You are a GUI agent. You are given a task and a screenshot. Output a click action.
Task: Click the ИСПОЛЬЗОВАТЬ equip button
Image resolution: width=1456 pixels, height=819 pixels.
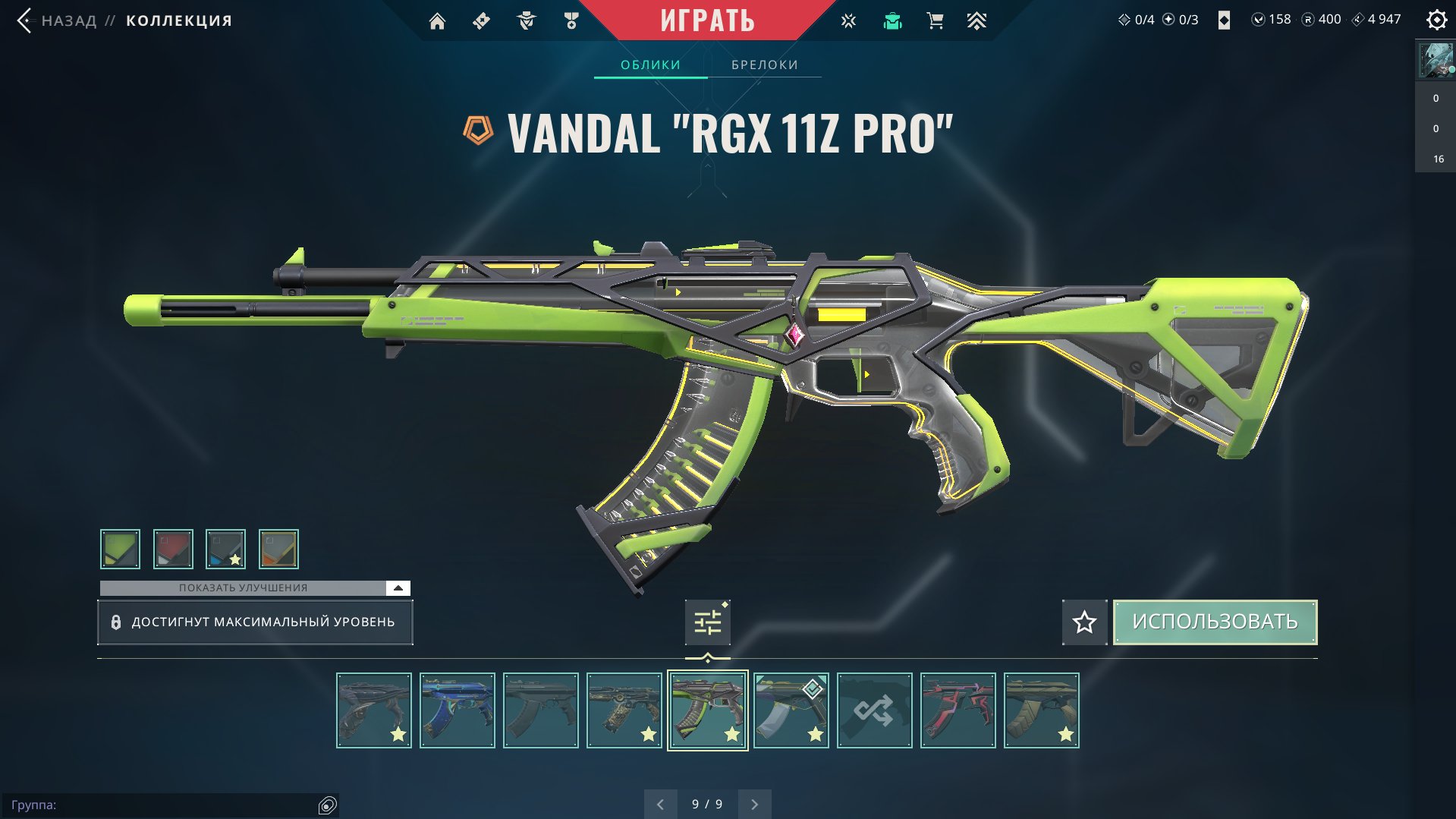coord(1215,622)
